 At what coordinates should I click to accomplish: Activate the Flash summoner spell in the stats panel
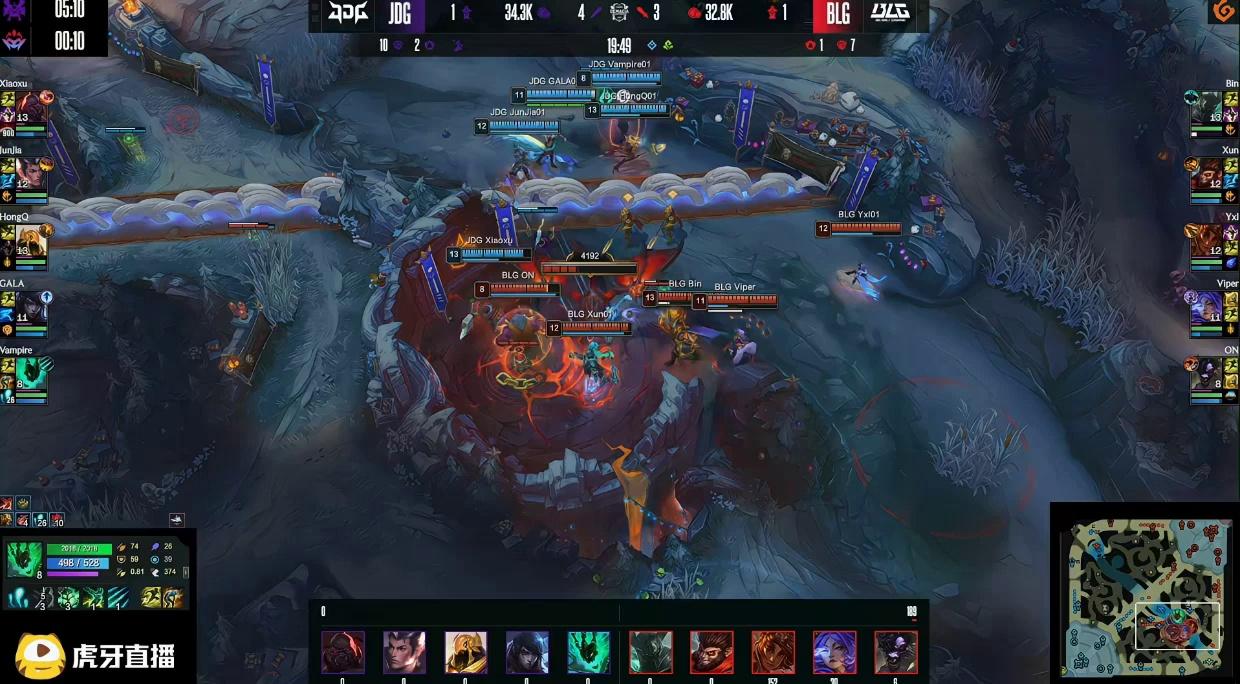pos(150,598)
